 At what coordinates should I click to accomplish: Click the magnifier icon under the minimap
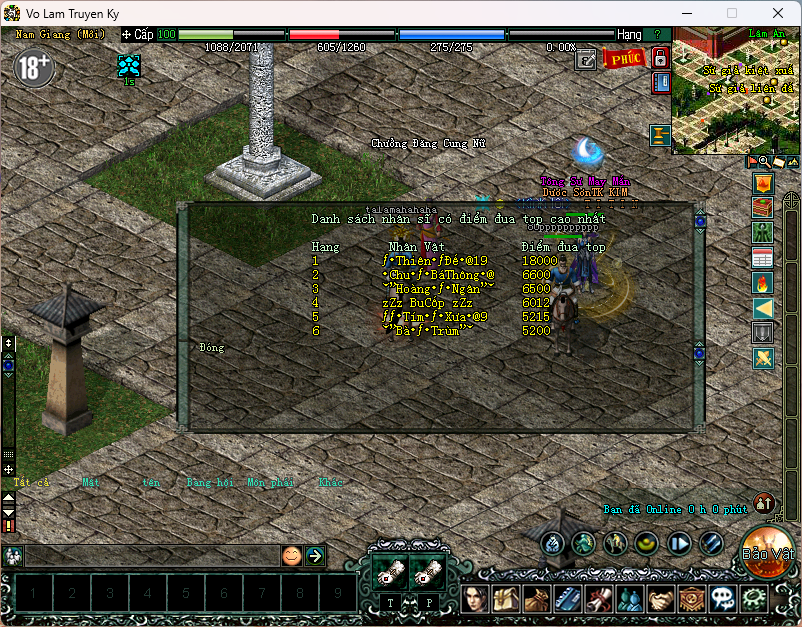pyautogui.click(x=765, y=161)
